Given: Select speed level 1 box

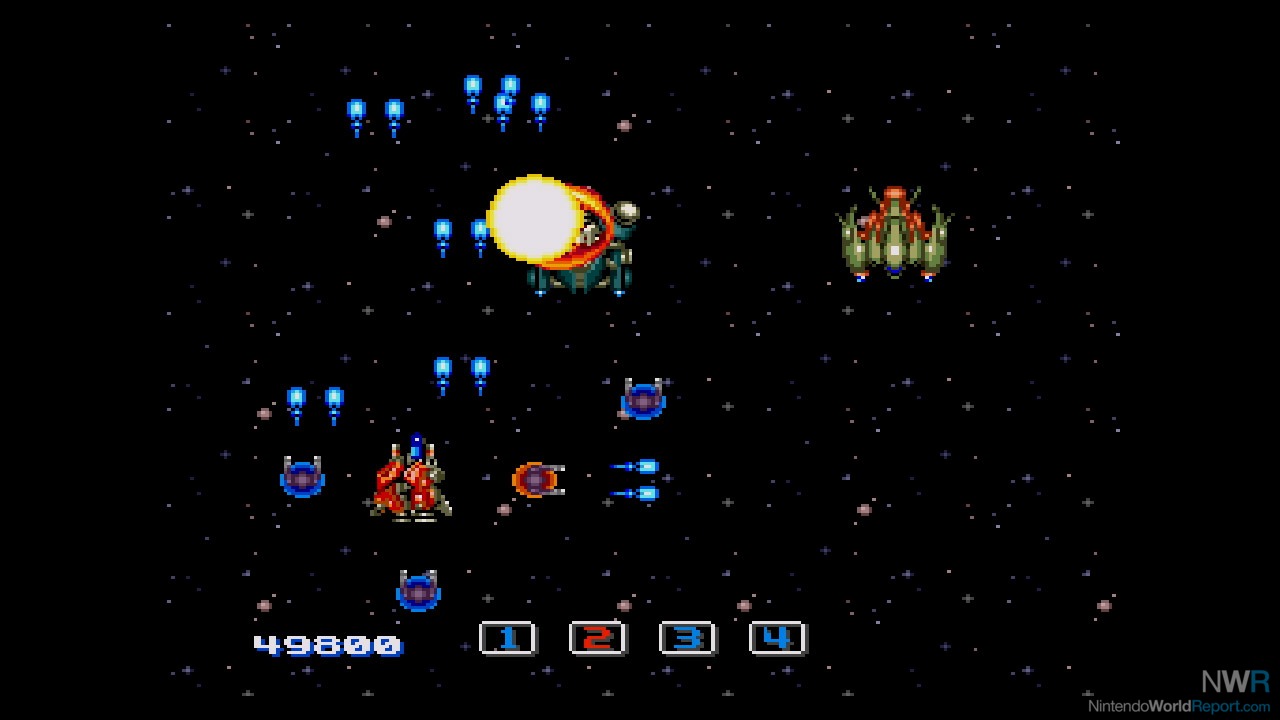Looking at the screenshot, I should tap(508, 638).
